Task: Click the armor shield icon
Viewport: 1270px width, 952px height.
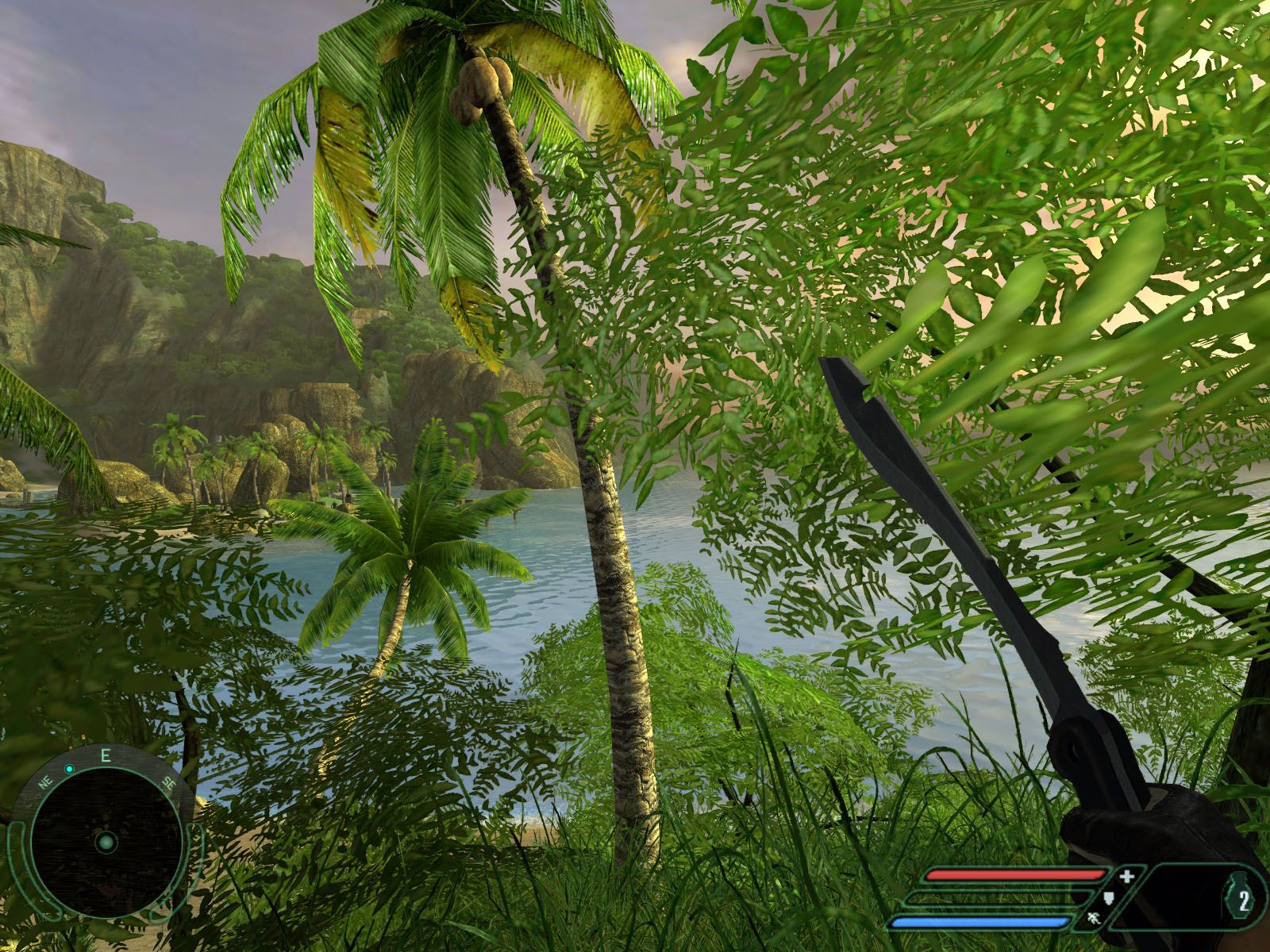Action: pyautogui.click(x=1110, y=897)
